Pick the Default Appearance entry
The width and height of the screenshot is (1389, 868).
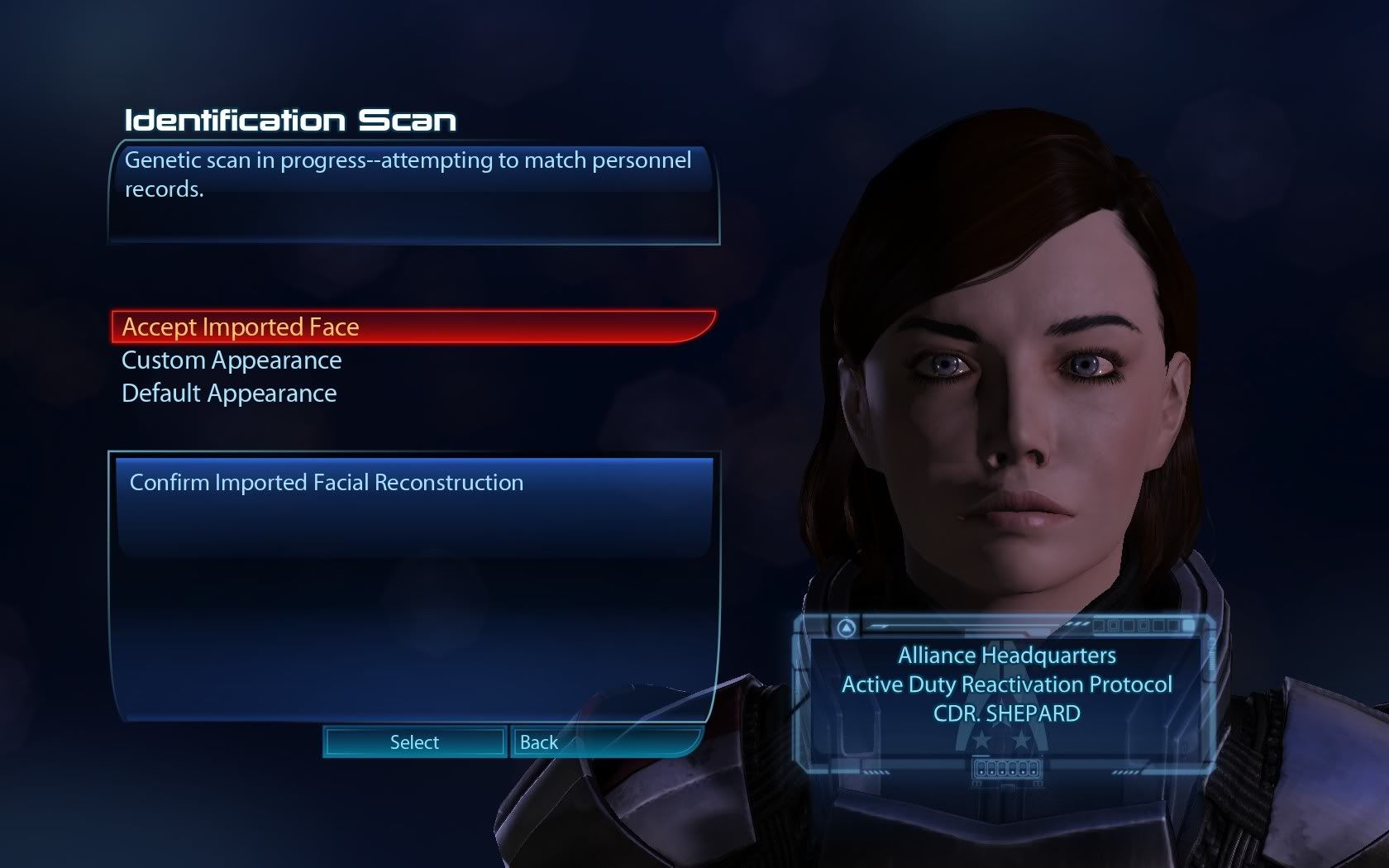[229, 393]
